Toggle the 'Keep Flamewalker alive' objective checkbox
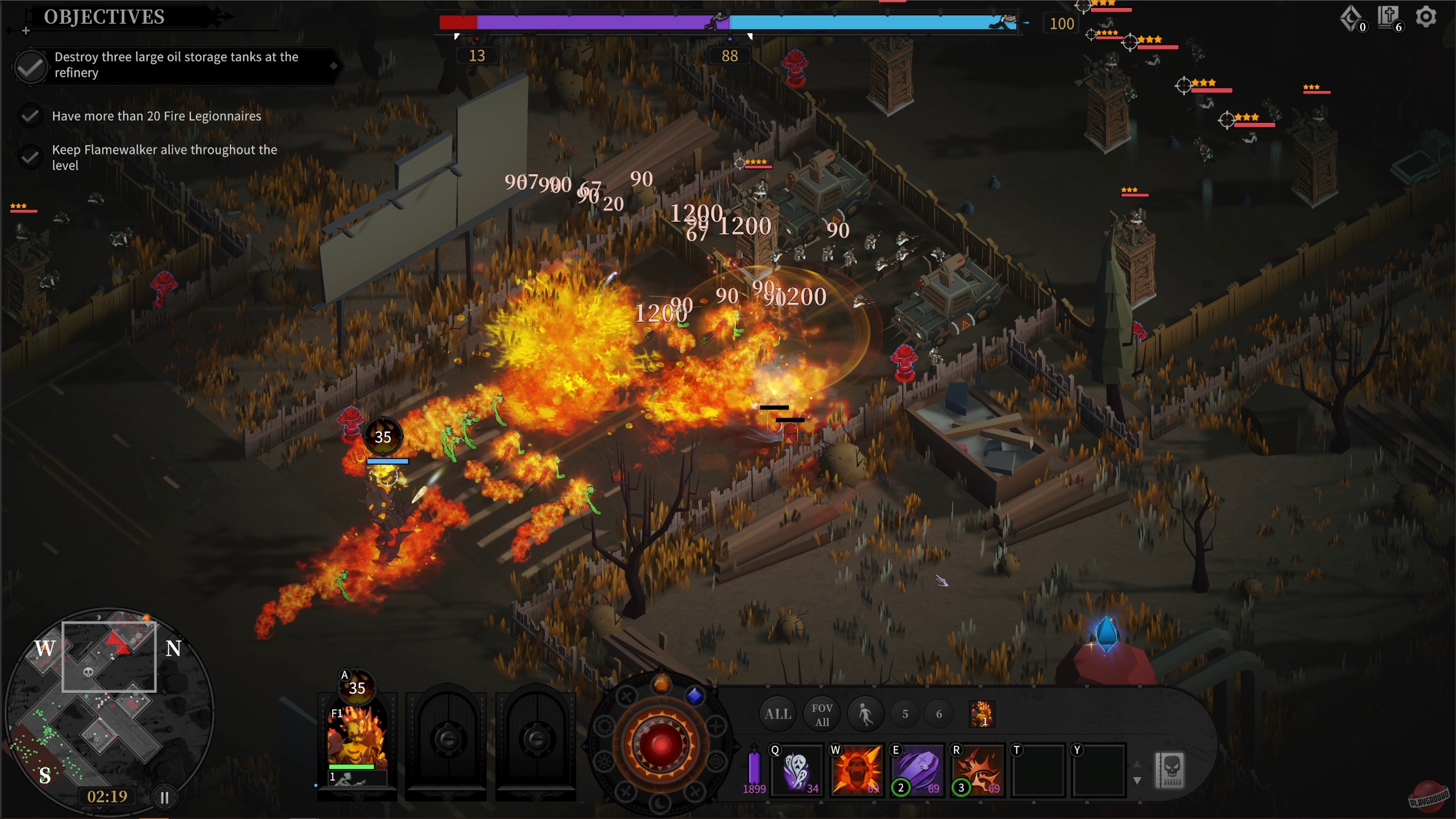 coord(30,157)
